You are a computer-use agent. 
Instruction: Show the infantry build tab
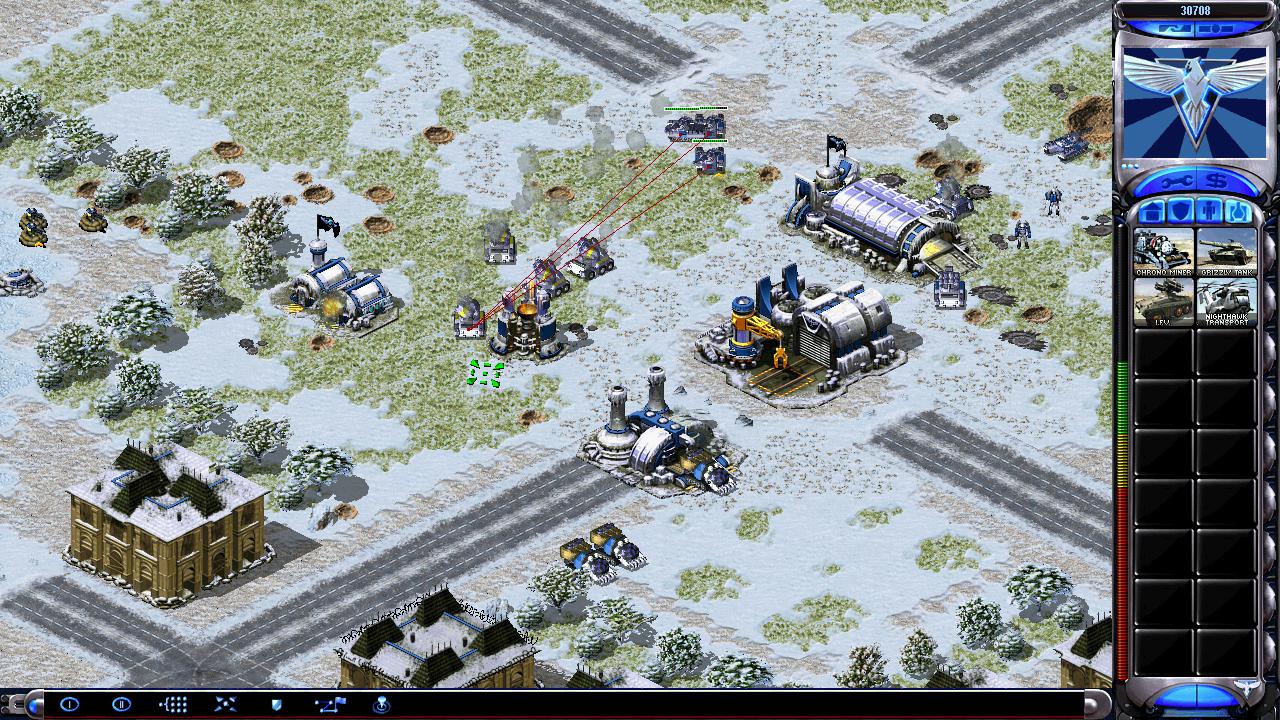click(x=1210, y=212)
